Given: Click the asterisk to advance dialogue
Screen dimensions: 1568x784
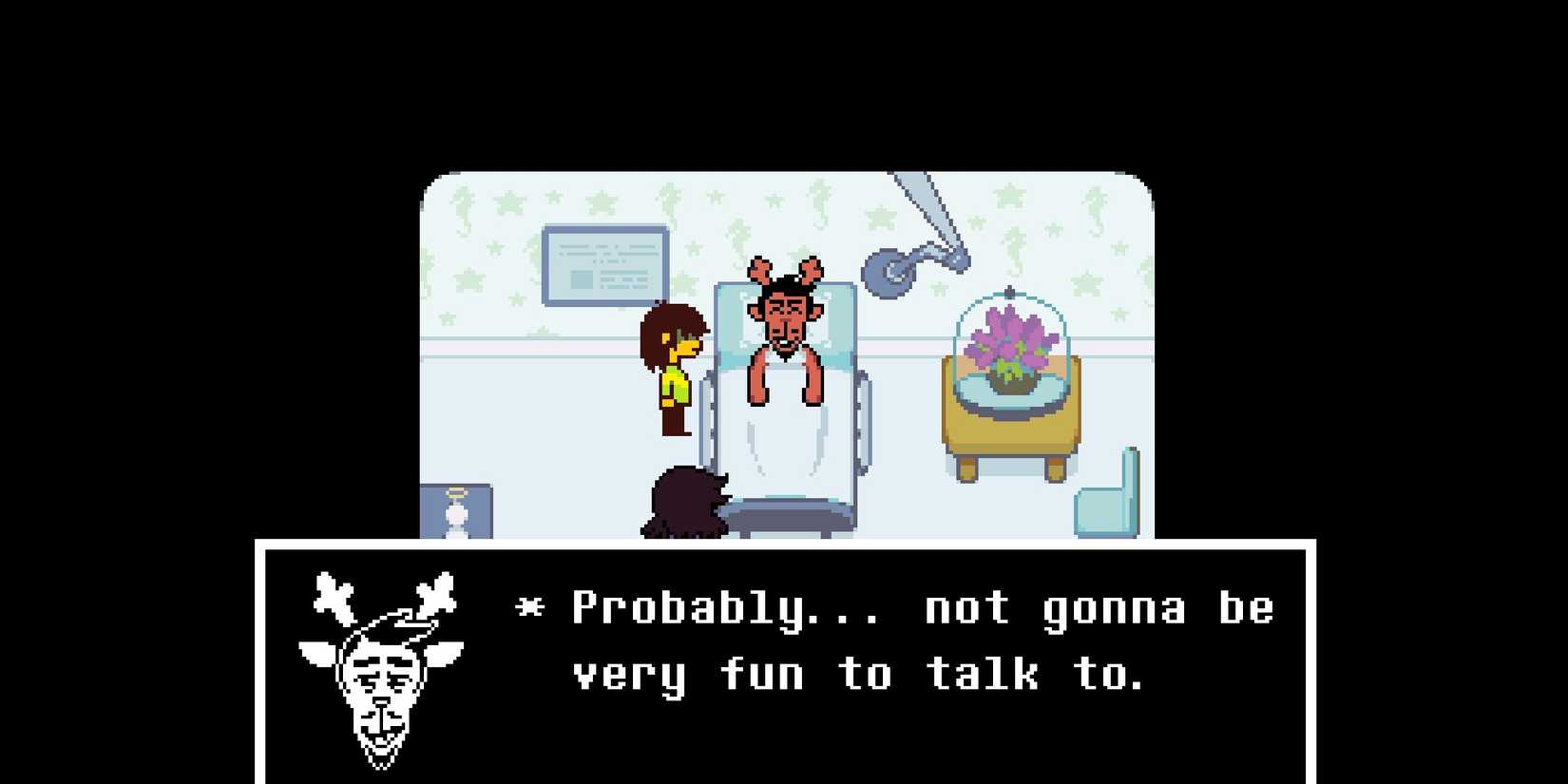Looking at the screenshot, I should click(x=528, y=608).
